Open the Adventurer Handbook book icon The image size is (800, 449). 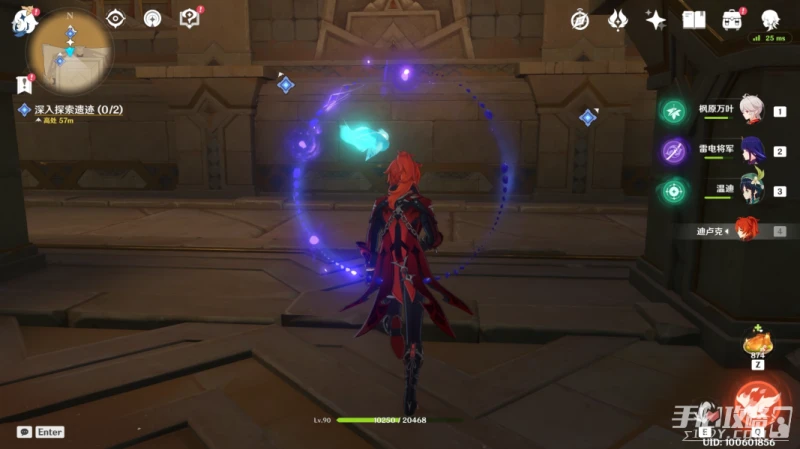tap(694, 20)
